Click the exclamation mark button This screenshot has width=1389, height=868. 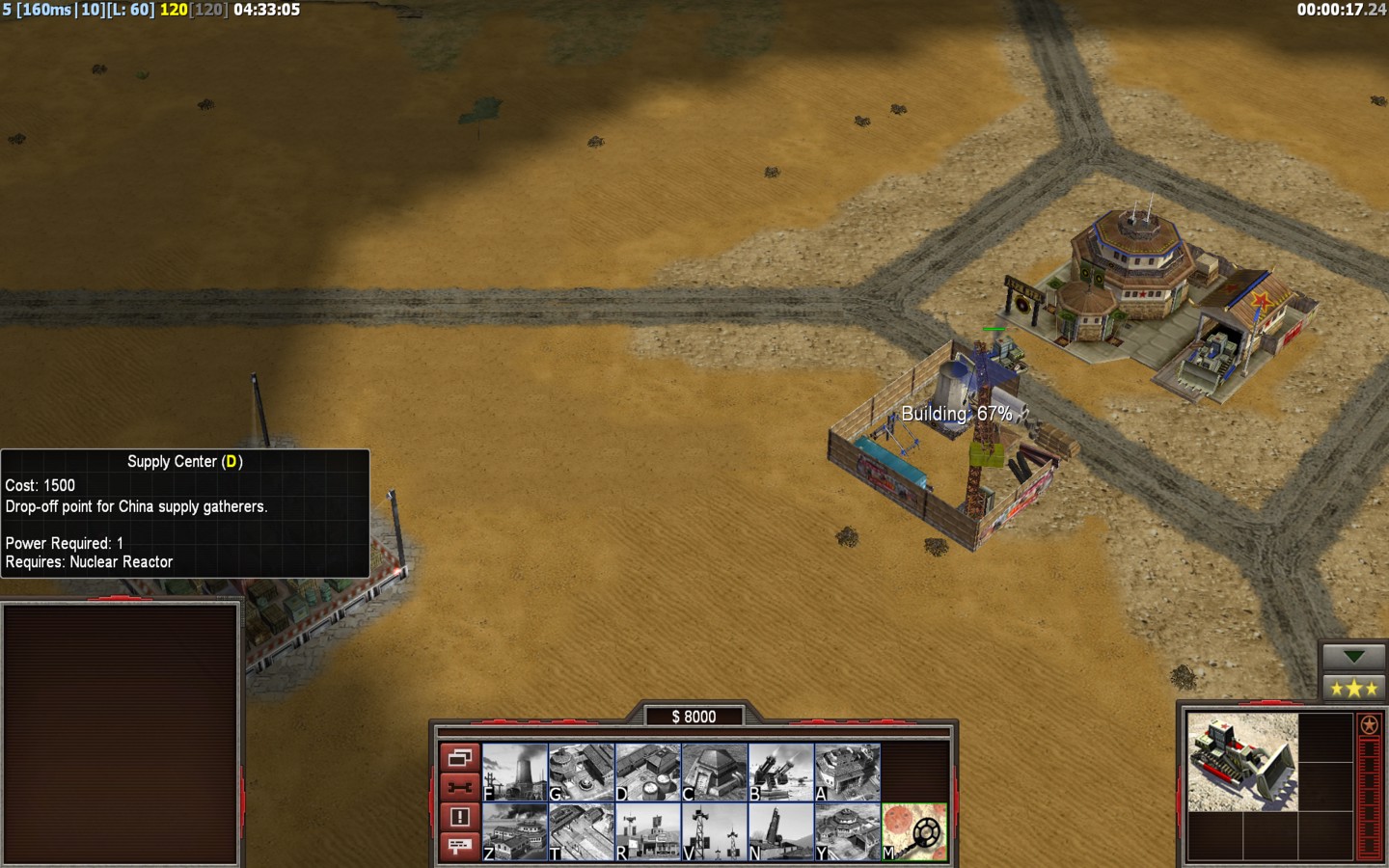(x=459, y=817)
